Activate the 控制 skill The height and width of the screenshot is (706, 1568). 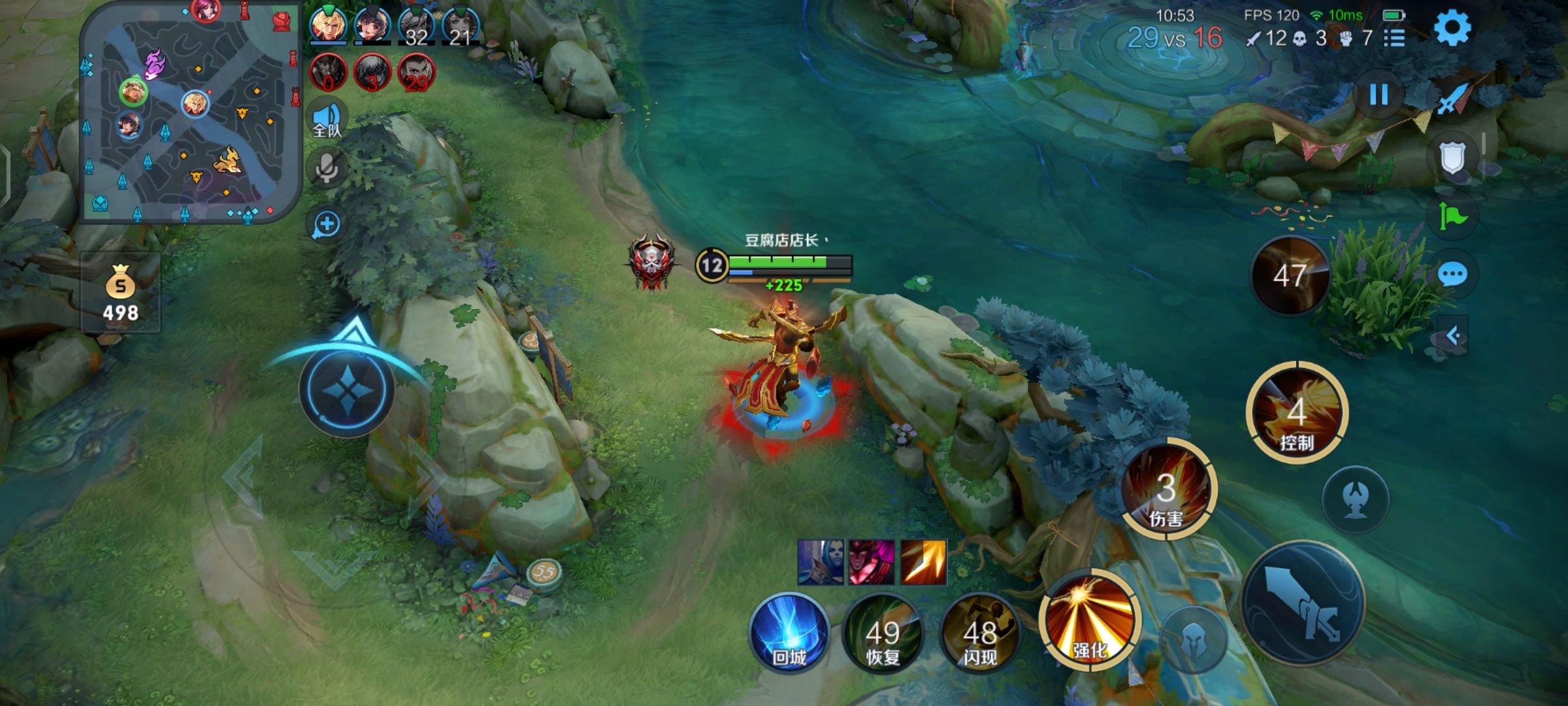click(x=1297, y=413)
